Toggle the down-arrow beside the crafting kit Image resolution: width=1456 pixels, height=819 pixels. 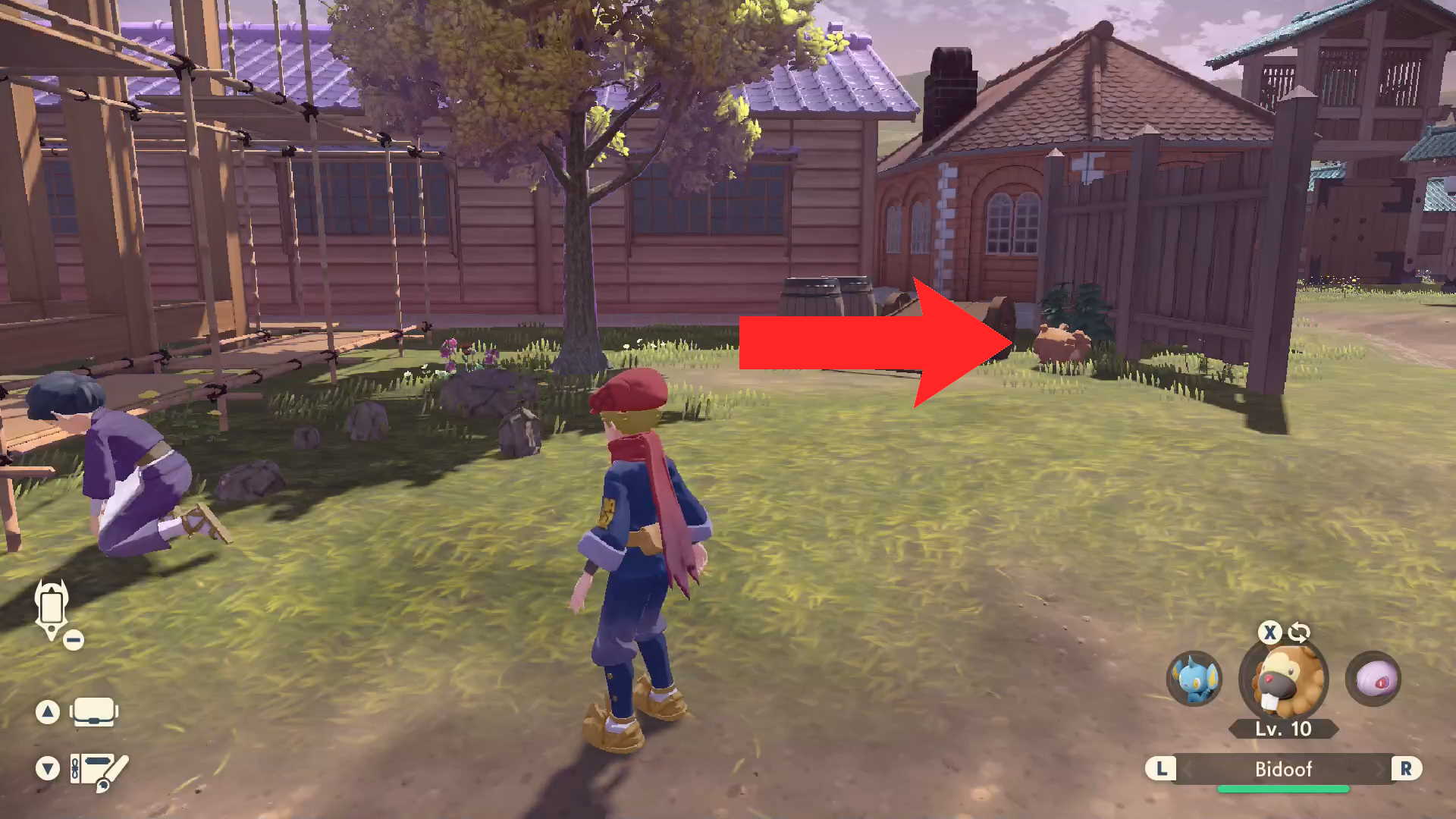point(49,768)
